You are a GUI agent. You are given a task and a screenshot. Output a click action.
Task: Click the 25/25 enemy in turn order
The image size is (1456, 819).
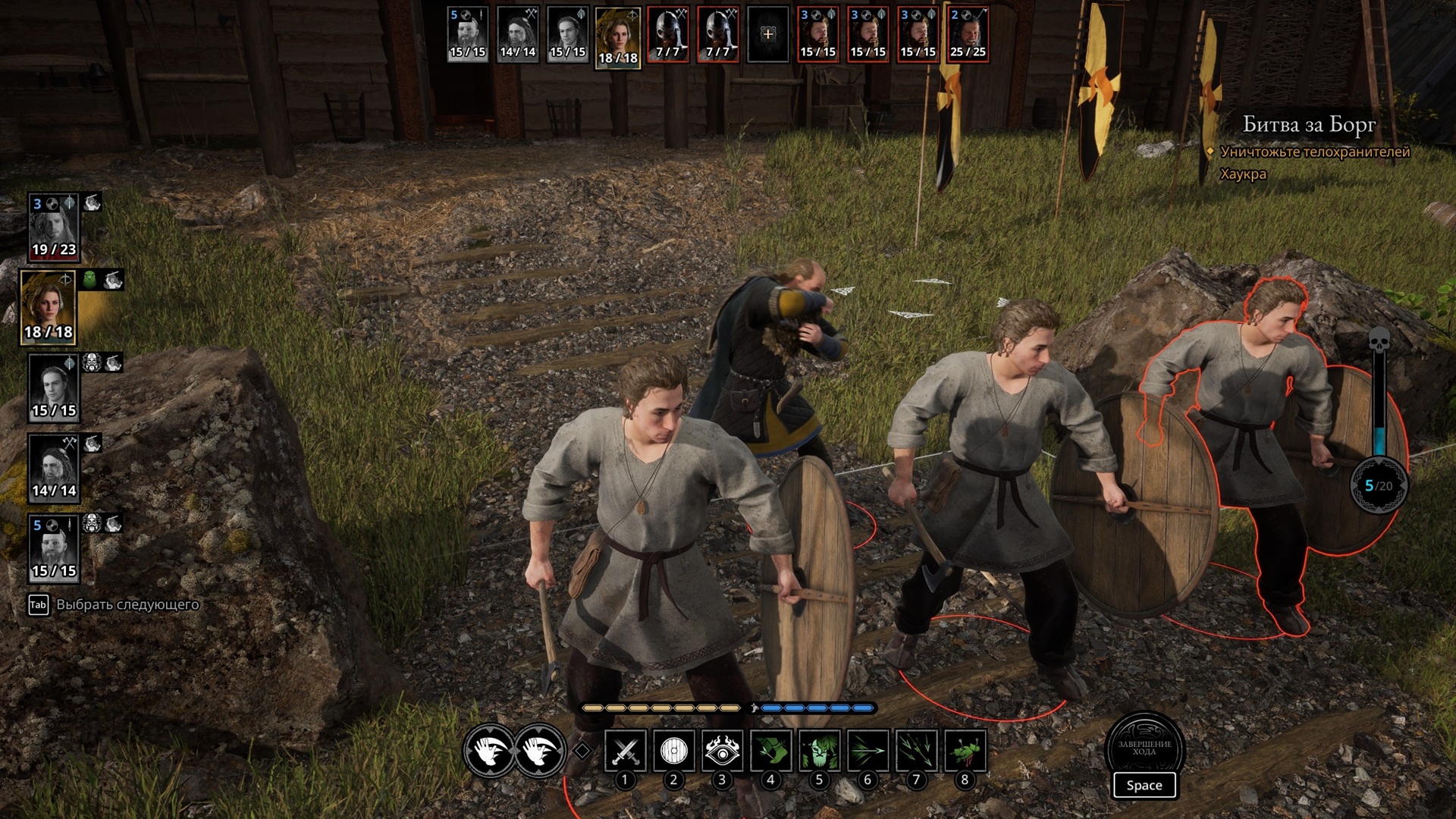coord(968,35)
